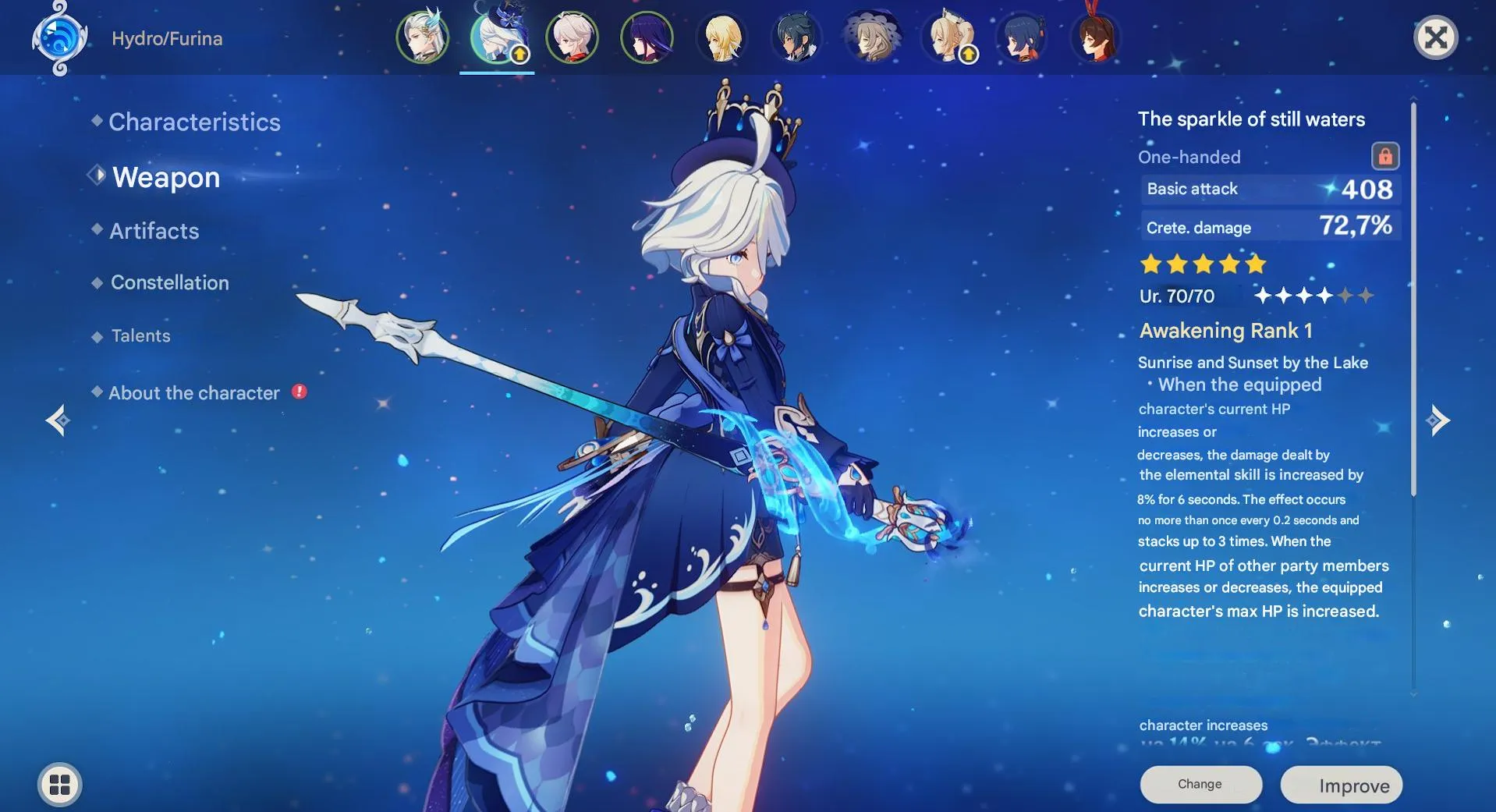1496x812 pixels.
Task: Click the diamond marker beside Talents
Action: tap(97, 335)
